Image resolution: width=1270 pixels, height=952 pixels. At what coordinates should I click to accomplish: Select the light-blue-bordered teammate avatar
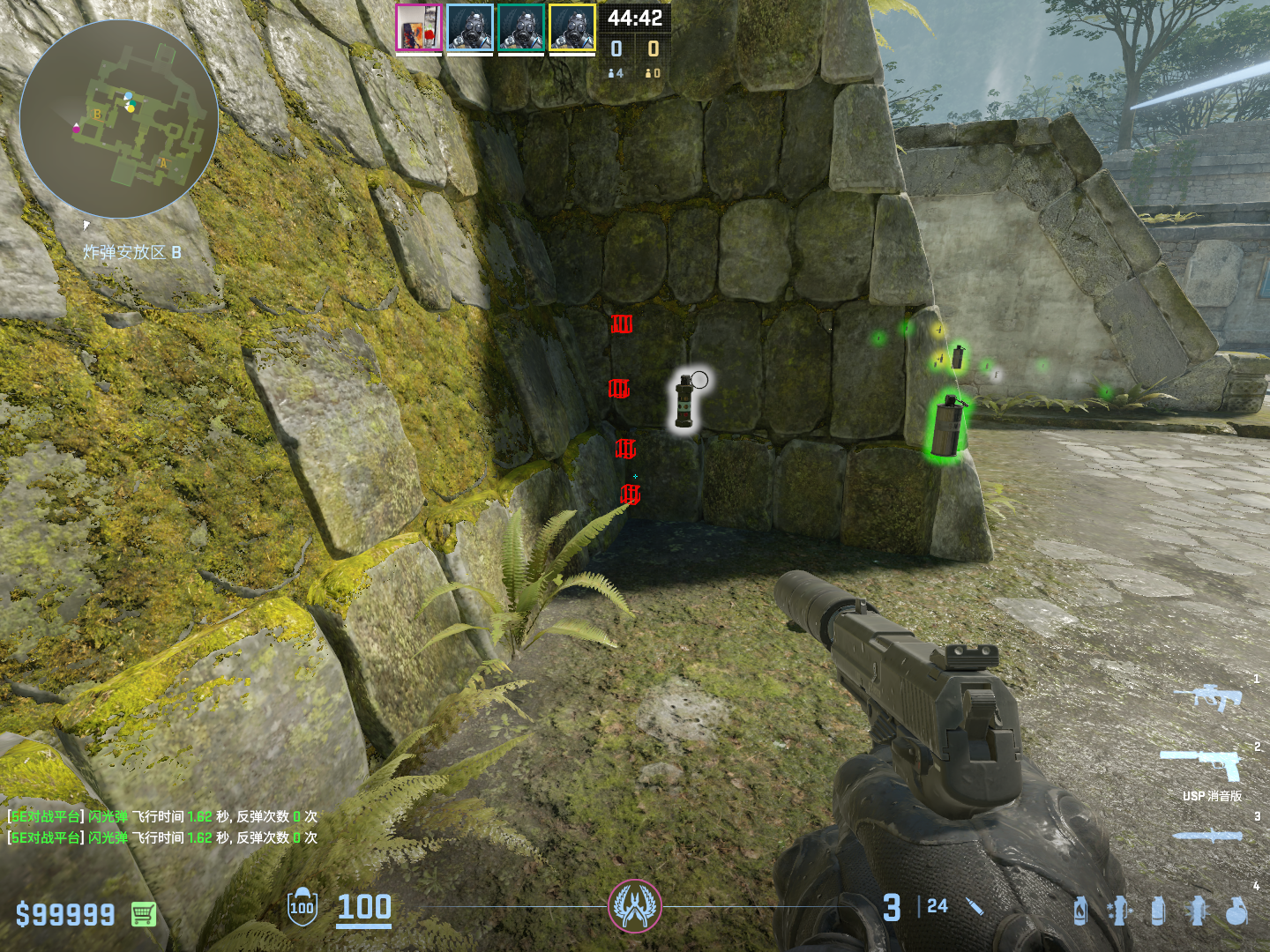(x=469, y=27)
